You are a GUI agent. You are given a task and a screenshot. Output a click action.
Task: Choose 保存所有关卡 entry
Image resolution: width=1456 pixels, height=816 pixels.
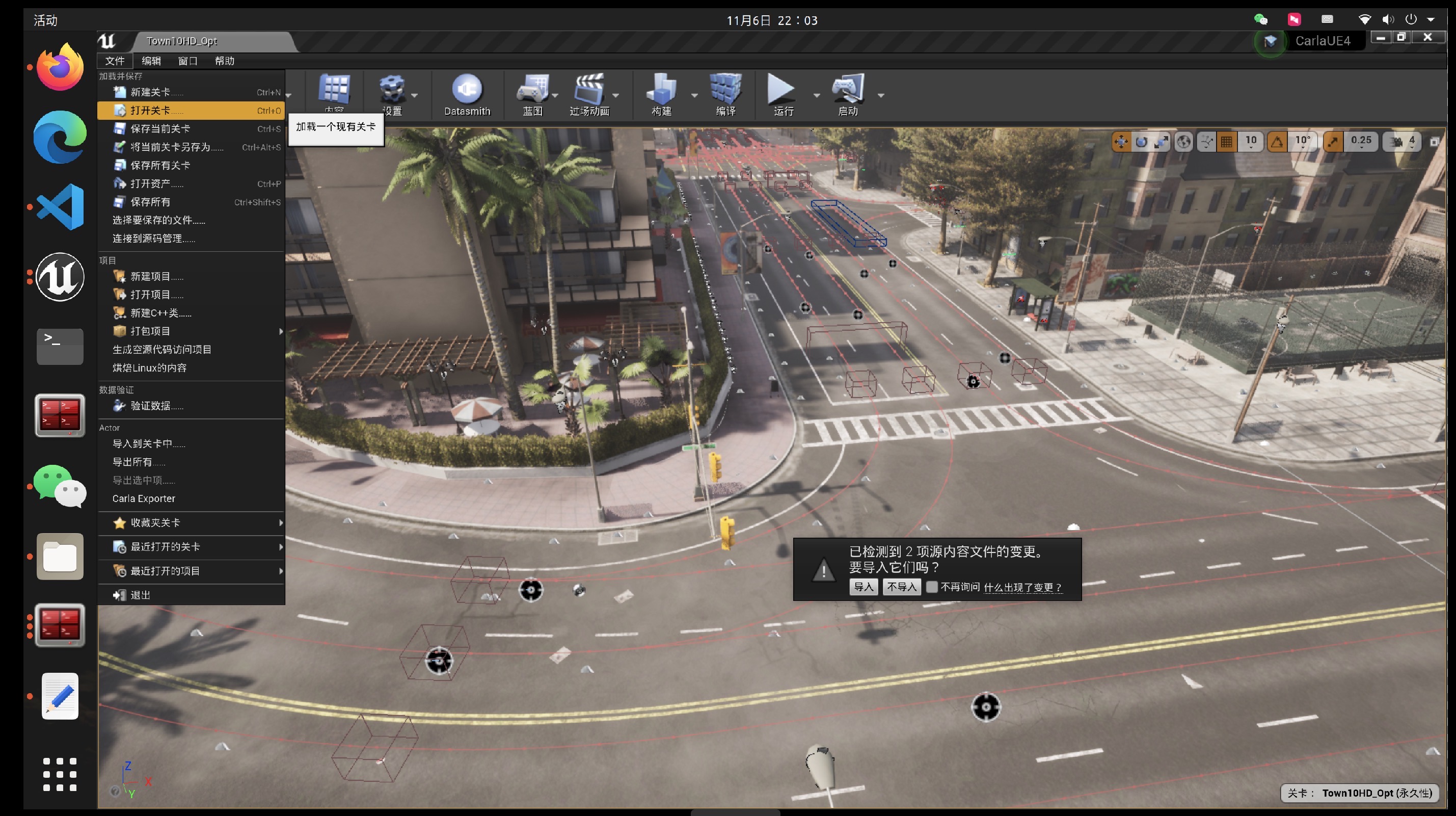pos(160,165)
